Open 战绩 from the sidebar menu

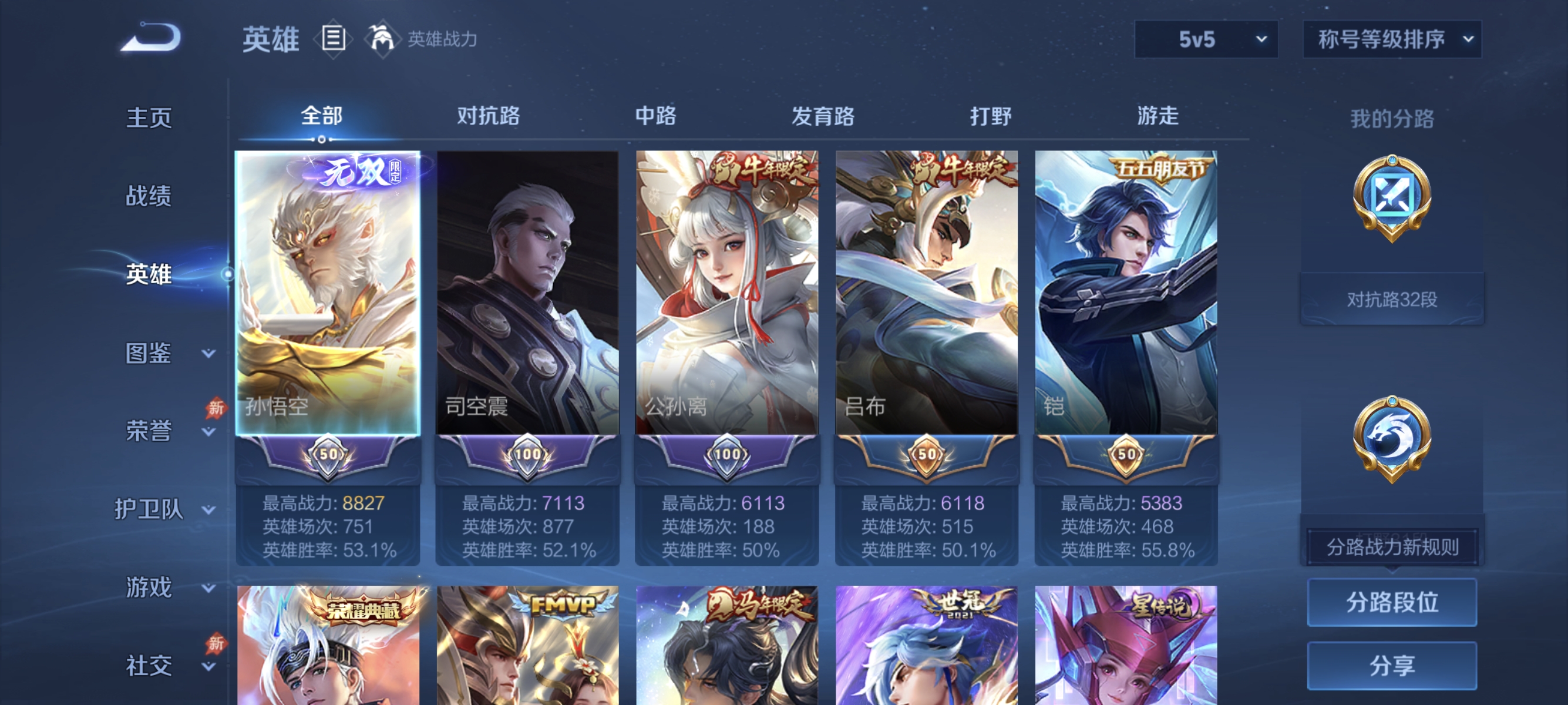click(149, 197)
